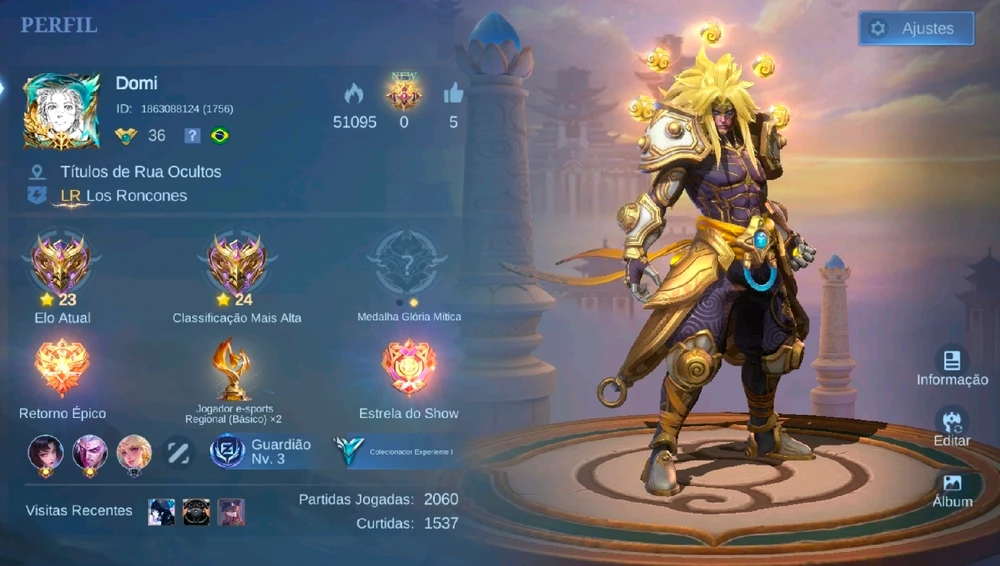Screen dimensions: 1000x566
Task: Click the Los Roncones squad name
Action: [136, 196]
